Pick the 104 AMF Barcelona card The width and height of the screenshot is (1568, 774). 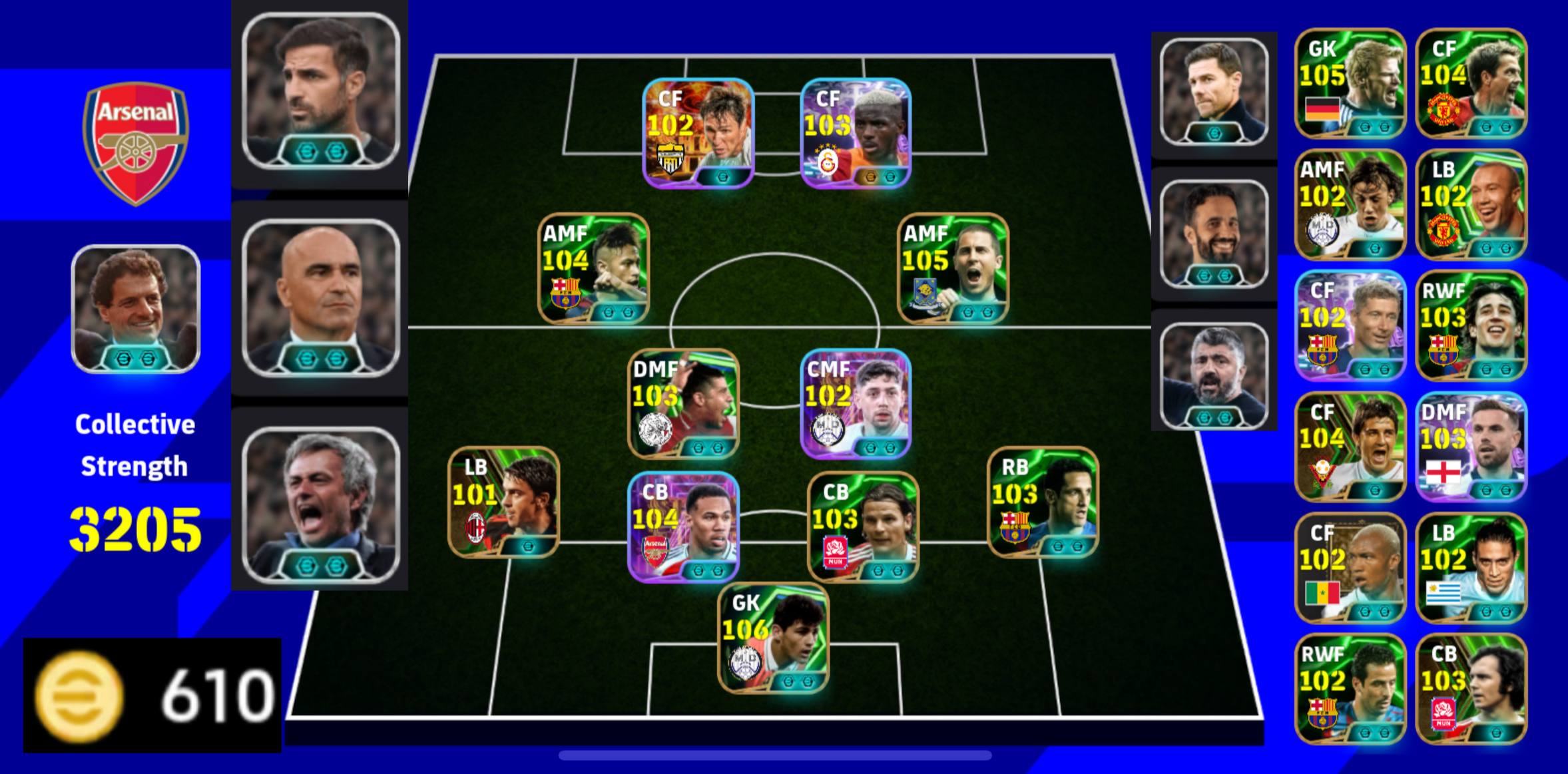(593, 268)
